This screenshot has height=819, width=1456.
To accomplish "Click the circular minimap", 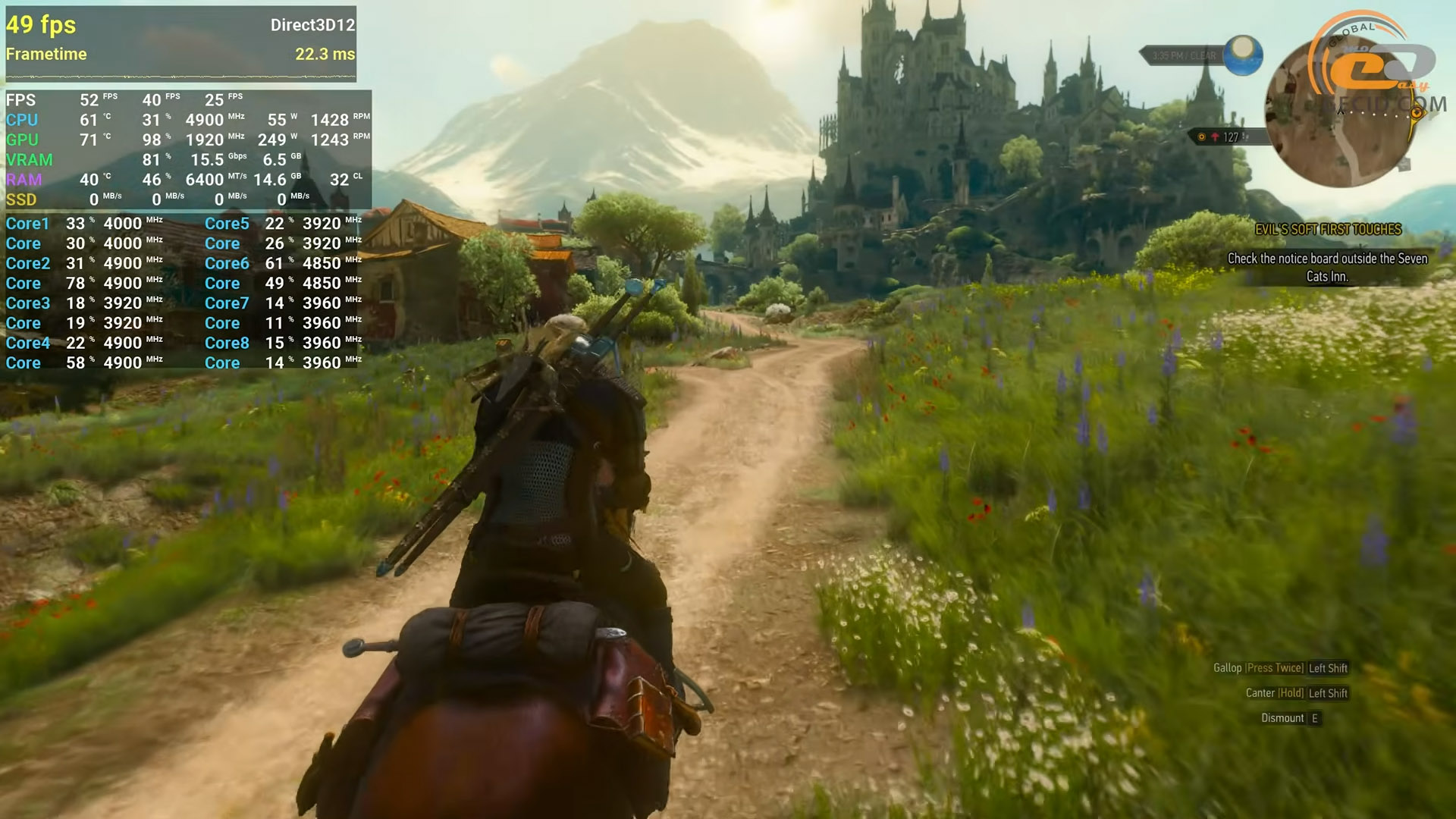I will 1341,114.
